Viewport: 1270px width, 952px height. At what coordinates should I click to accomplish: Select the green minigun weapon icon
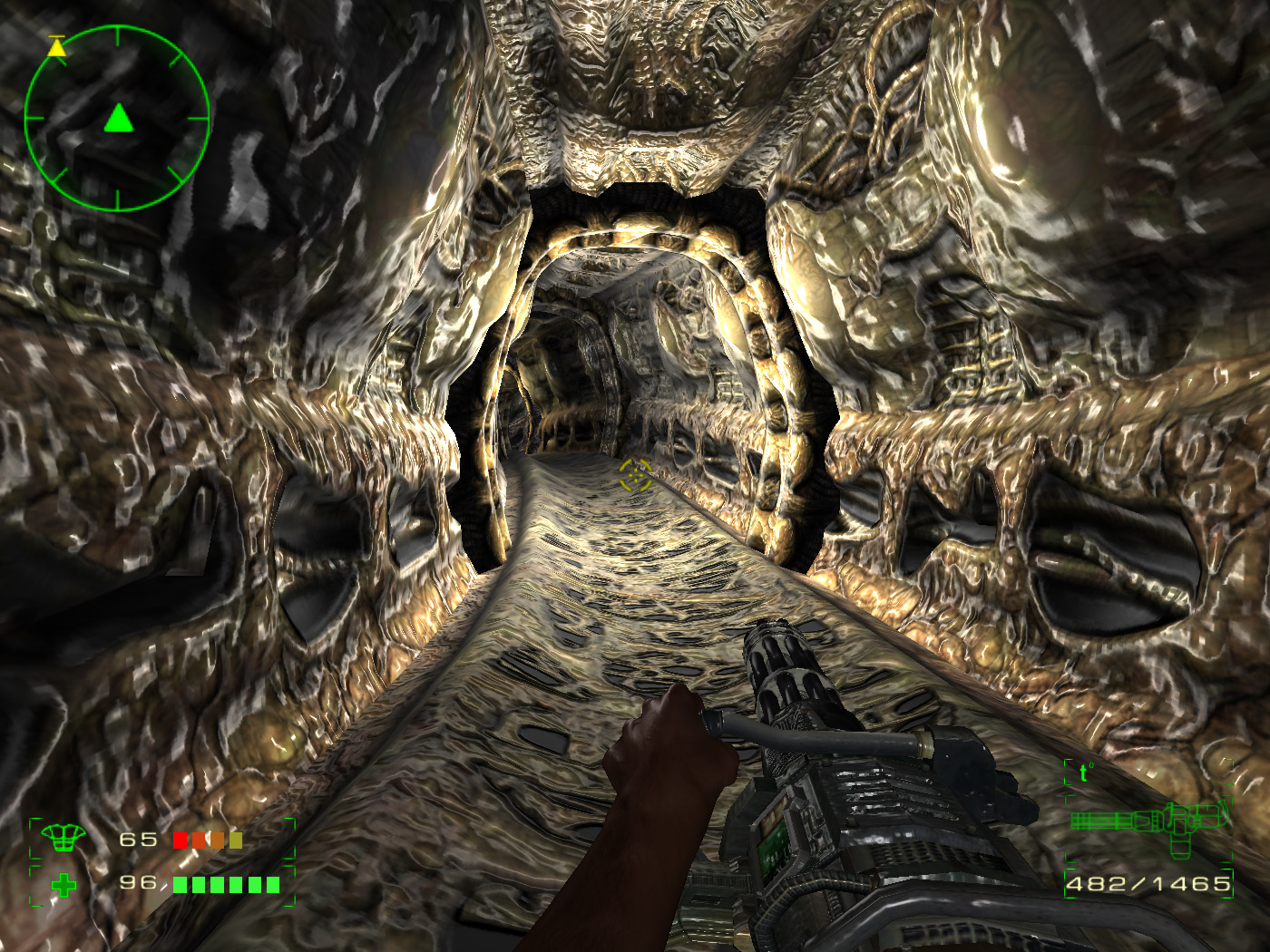1150,823
